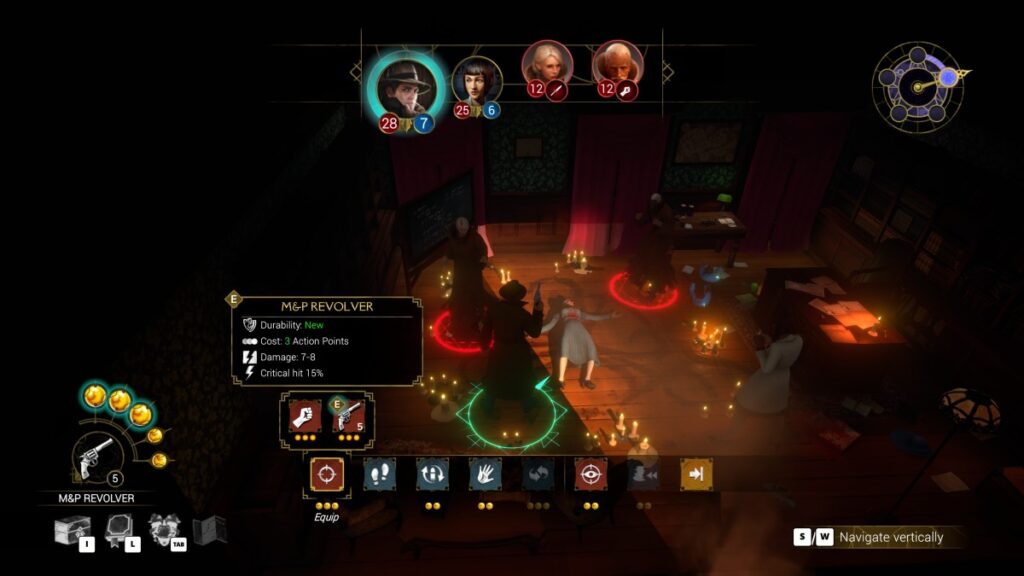Open the character sheet crest icon
Image resolution: width=1024 pixels, height=576 pixels.
tap(164, 530)
